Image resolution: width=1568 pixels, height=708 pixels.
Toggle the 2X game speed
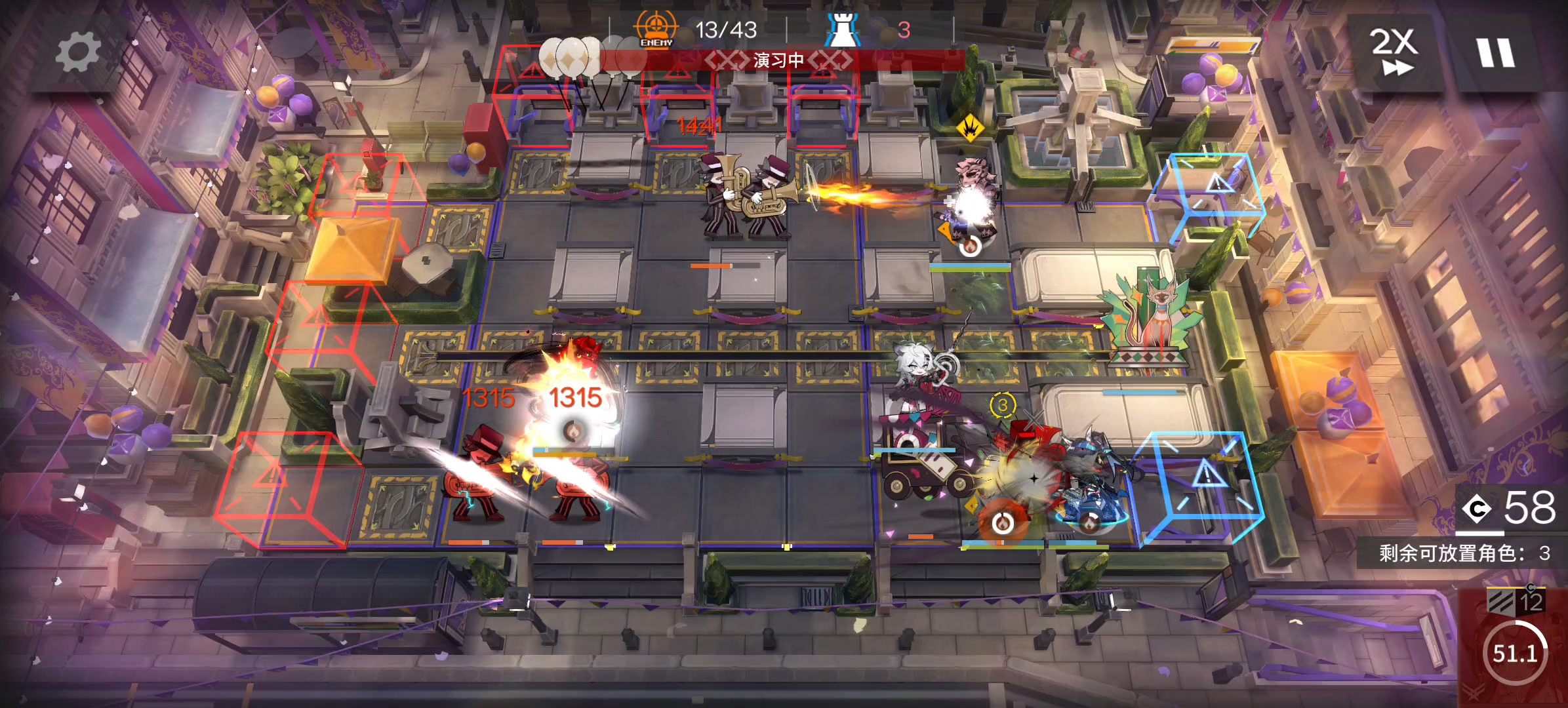pyautogui.click(x=1394, y=52)
